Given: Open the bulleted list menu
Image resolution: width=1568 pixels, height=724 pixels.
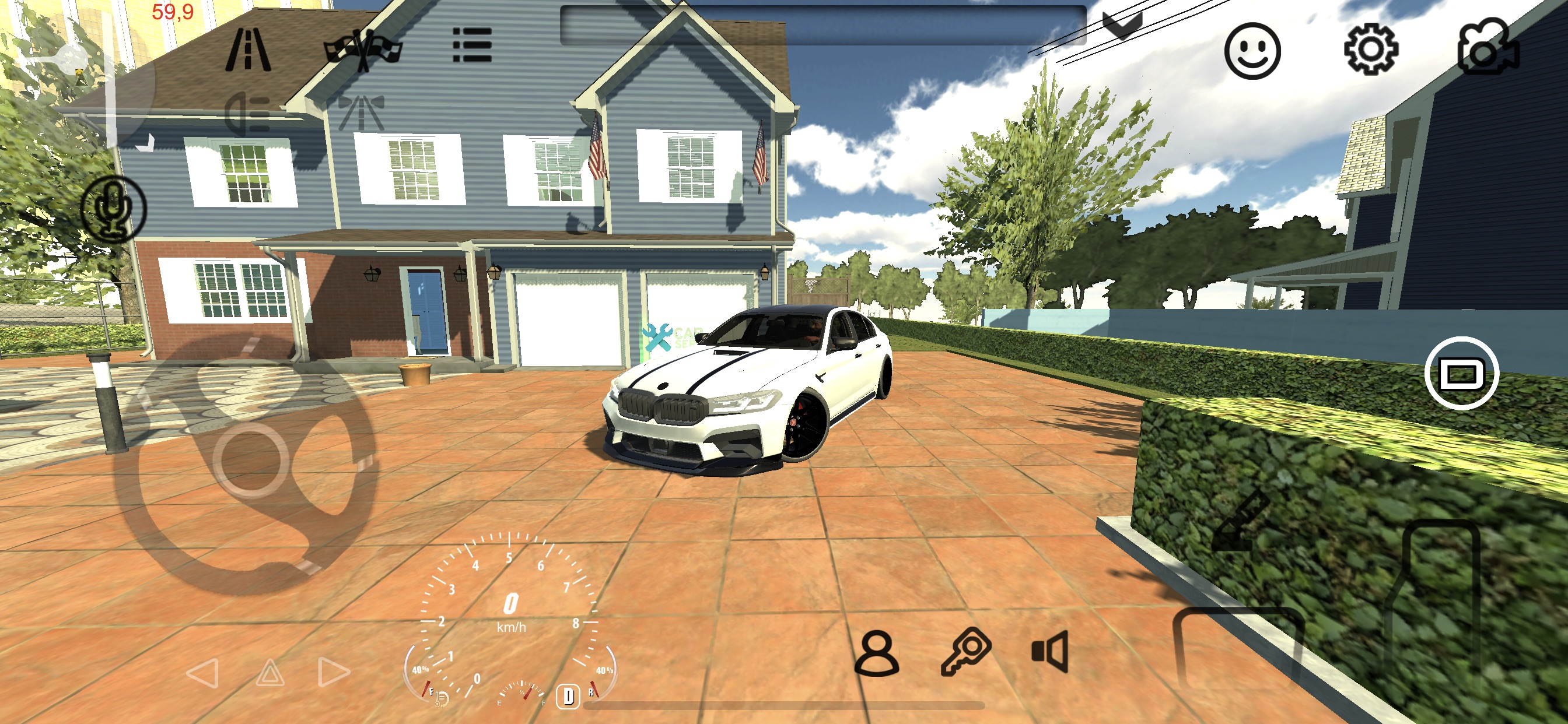Looking at the screenshot, I should point(473,45).
